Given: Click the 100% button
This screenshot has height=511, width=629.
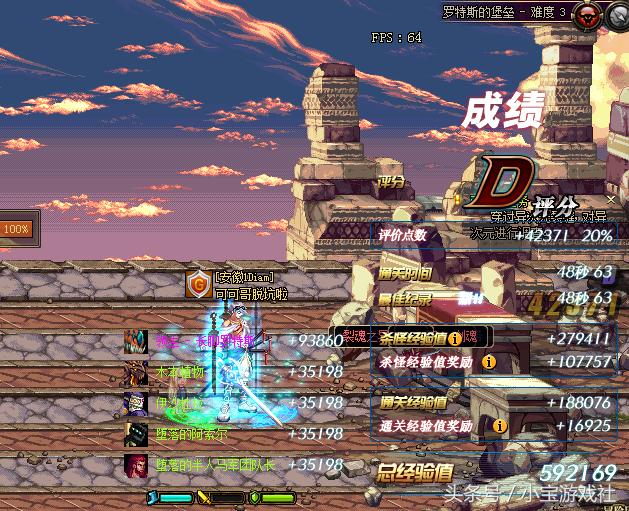Looking at the screenshot, I should tap(16, 229).
